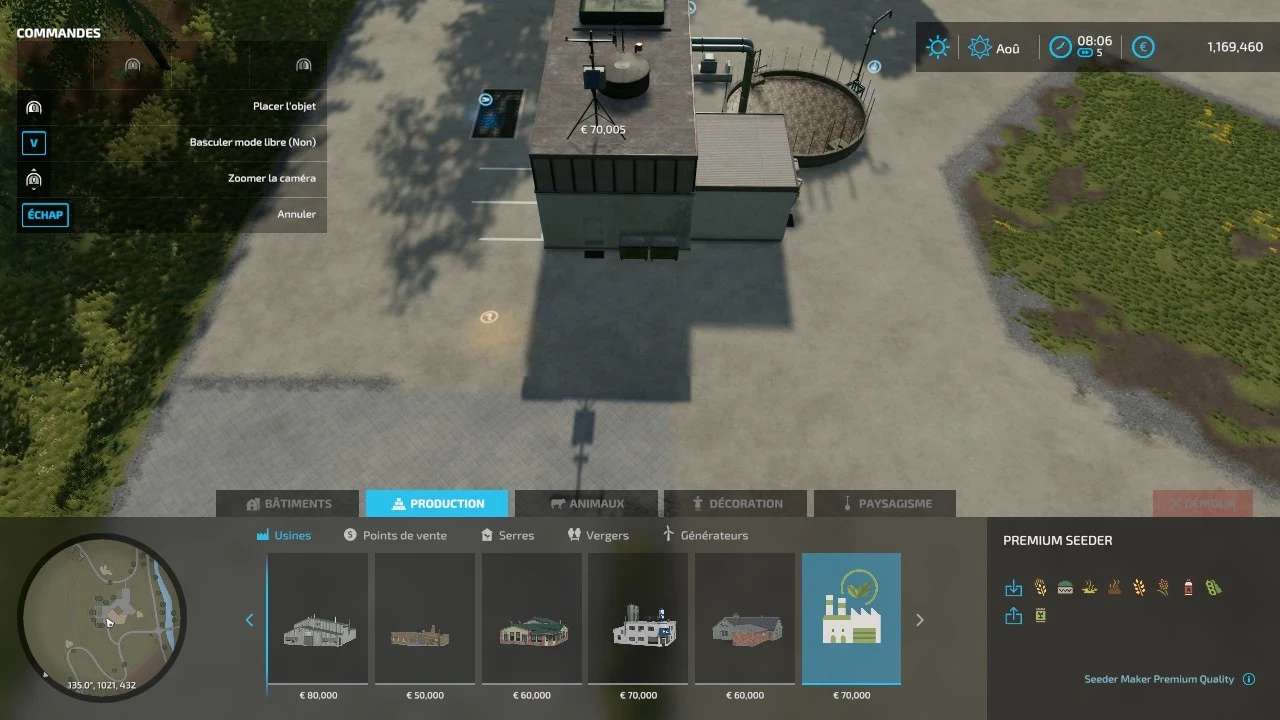Click the red Démolir button

pos(1201,503)
